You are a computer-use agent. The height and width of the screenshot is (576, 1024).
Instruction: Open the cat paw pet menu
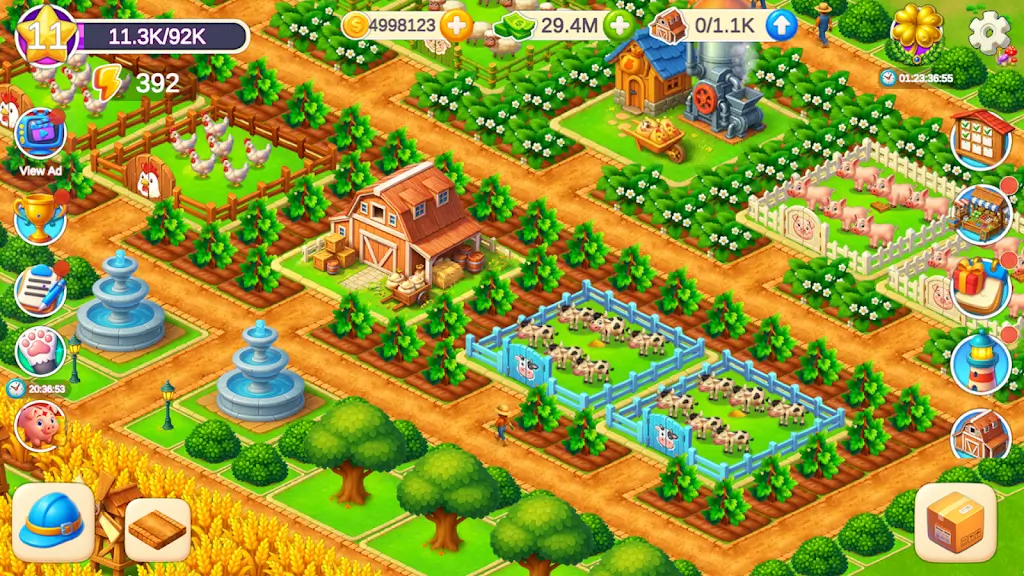[x=40, y=350]
